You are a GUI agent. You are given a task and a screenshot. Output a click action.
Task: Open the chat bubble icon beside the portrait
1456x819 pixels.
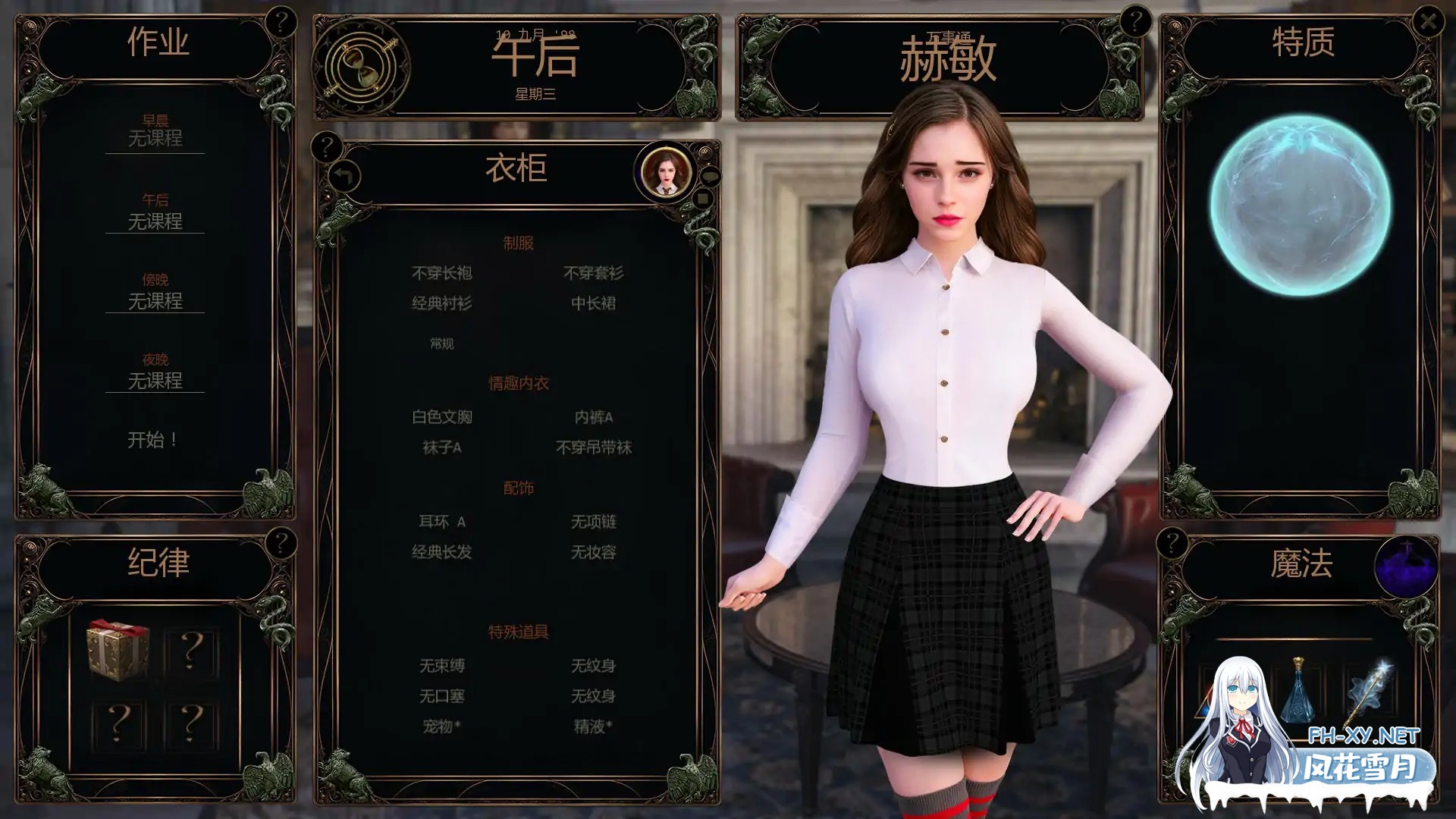[710, 174]
